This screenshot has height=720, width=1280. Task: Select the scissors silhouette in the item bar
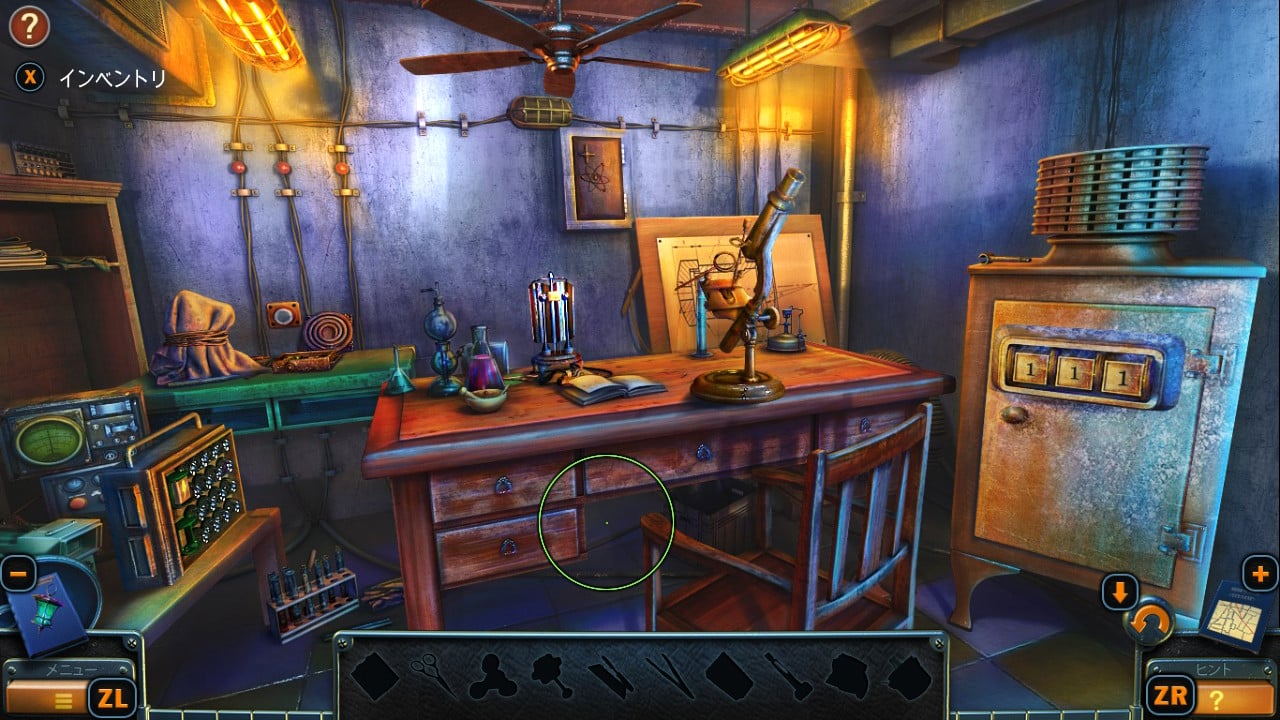(x=432, y=674)
